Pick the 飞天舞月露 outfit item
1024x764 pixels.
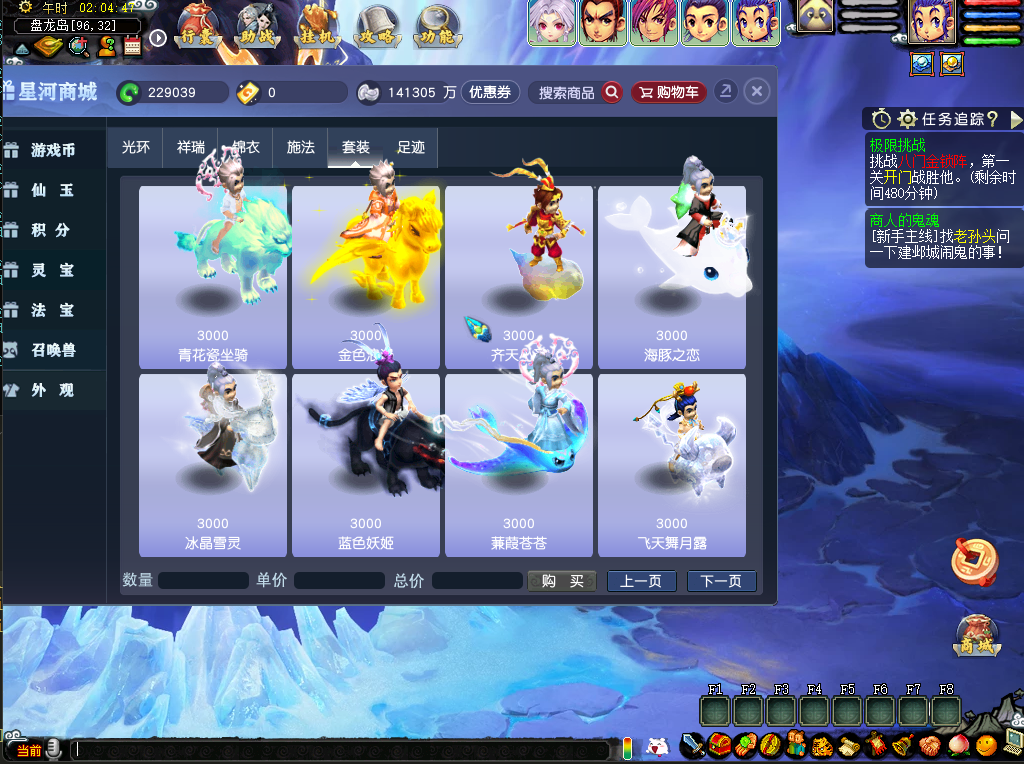(672, 465)
